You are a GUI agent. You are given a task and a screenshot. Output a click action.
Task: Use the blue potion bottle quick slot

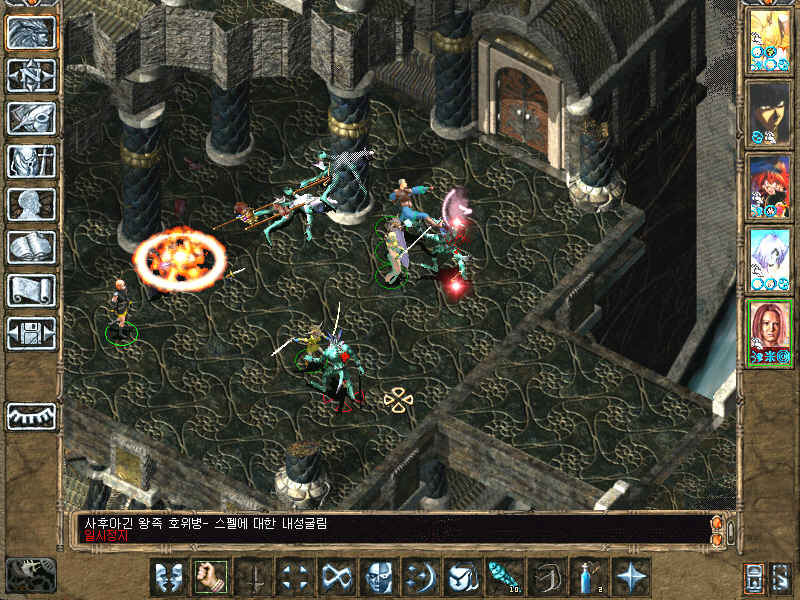coord(589,577)
